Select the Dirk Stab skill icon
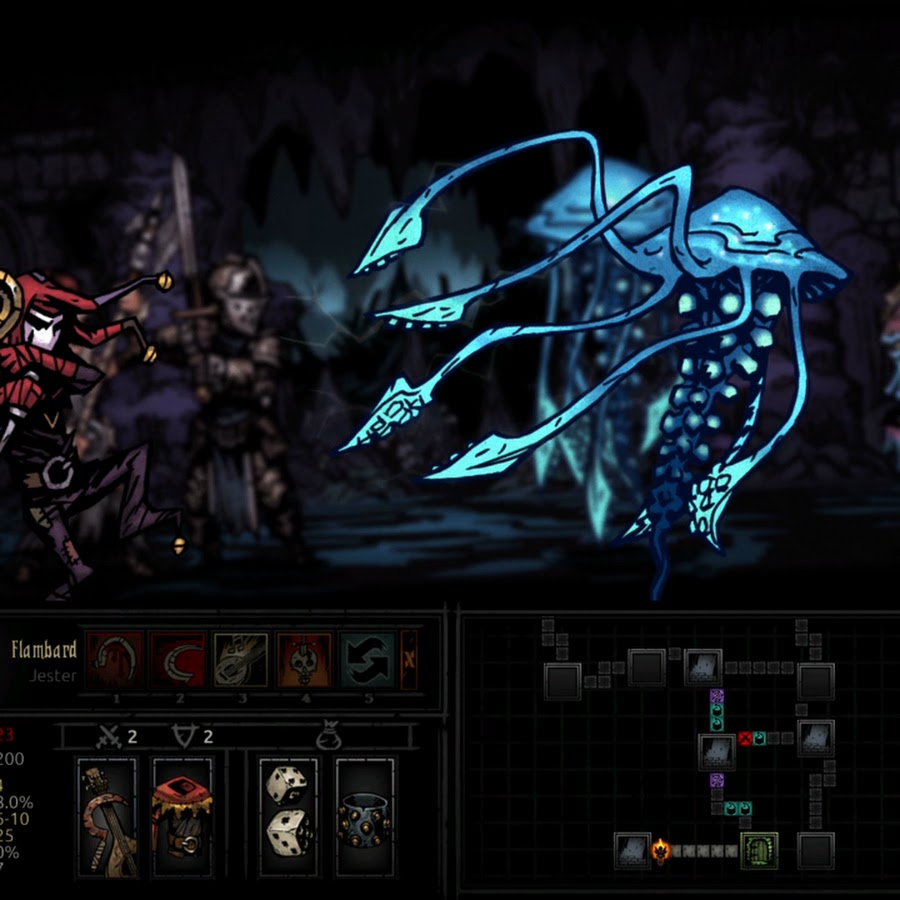 pos(115,660)
